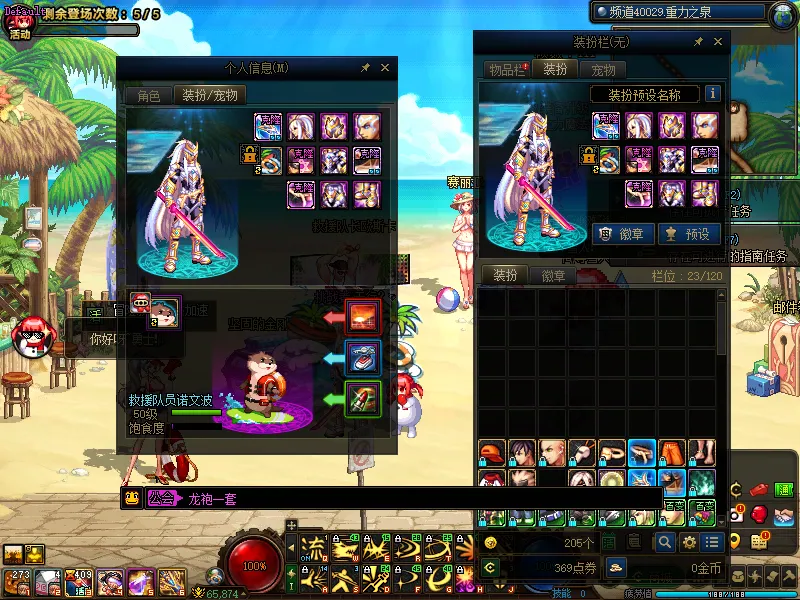Viewport: 800px width, 600px height.
Task: Open the inventory search magnifier button
Action: click(664, 542)
